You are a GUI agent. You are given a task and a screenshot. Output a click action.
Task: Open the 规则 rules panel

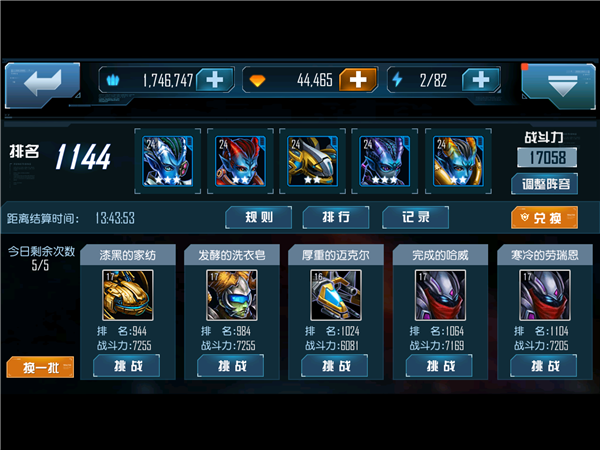tap(264, 217)
